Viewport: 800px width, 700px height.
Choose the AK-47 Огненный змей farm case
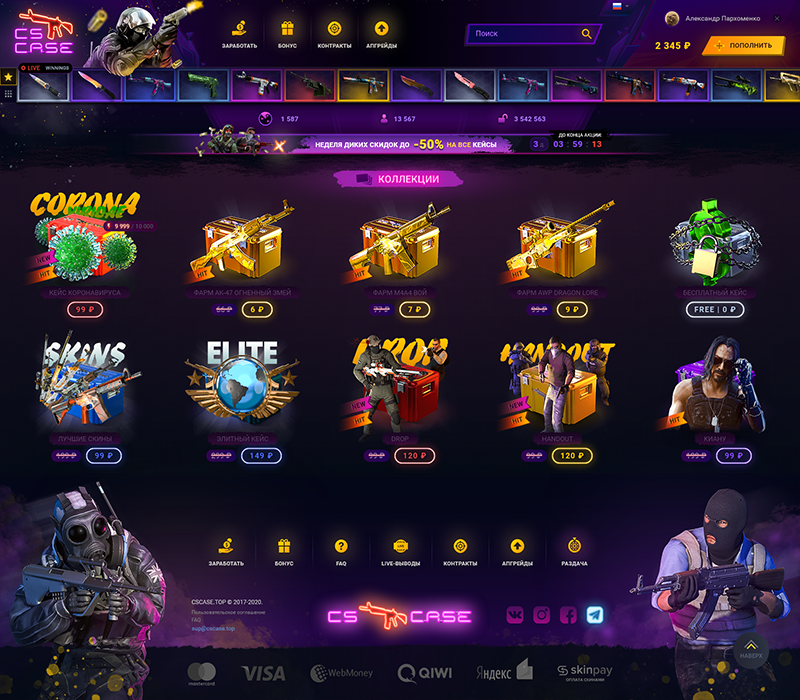[x=243, y=245]
